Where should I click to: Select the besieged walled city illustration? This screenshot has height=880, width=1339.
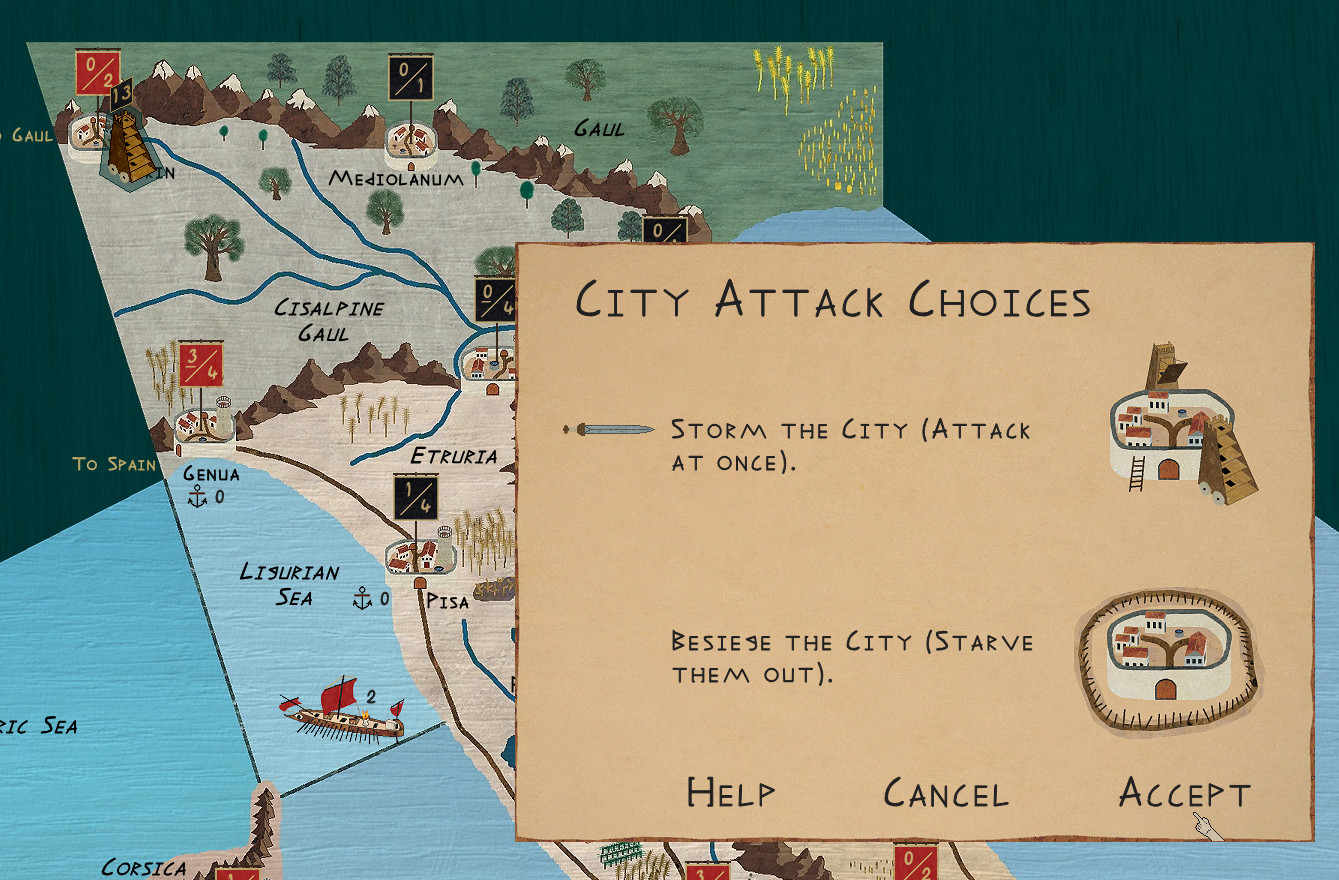click(1166, 660)
